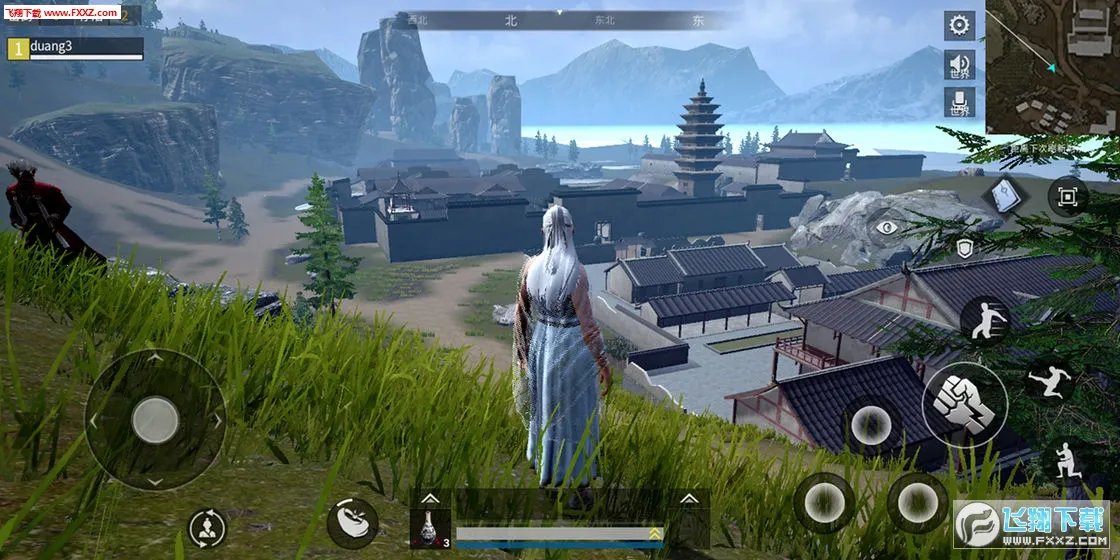Screen dimensions: 1120x560
Task: Tap the character swap rotate icon
Action: (207, 528)
